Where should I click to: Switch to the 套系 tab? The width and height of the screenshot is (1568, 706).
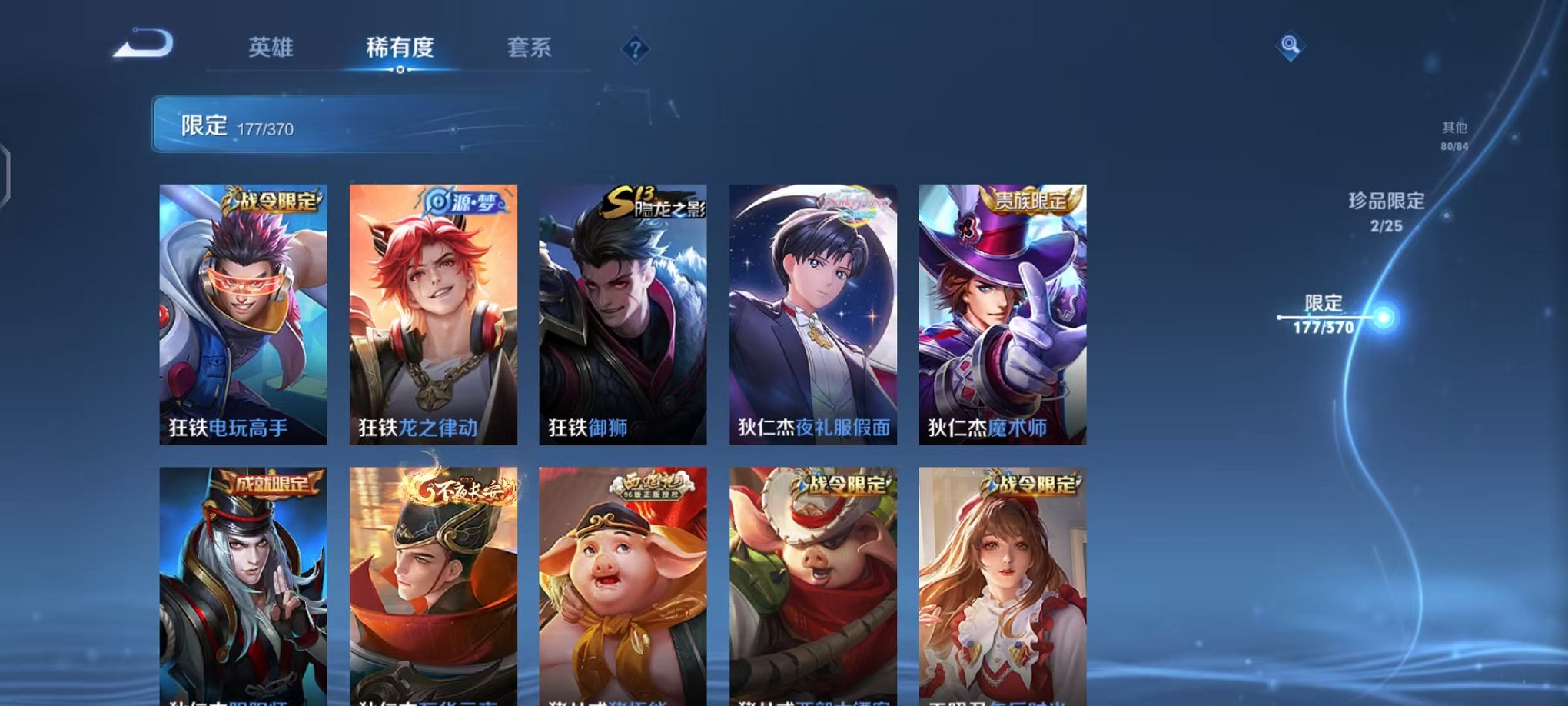(537, 48)
